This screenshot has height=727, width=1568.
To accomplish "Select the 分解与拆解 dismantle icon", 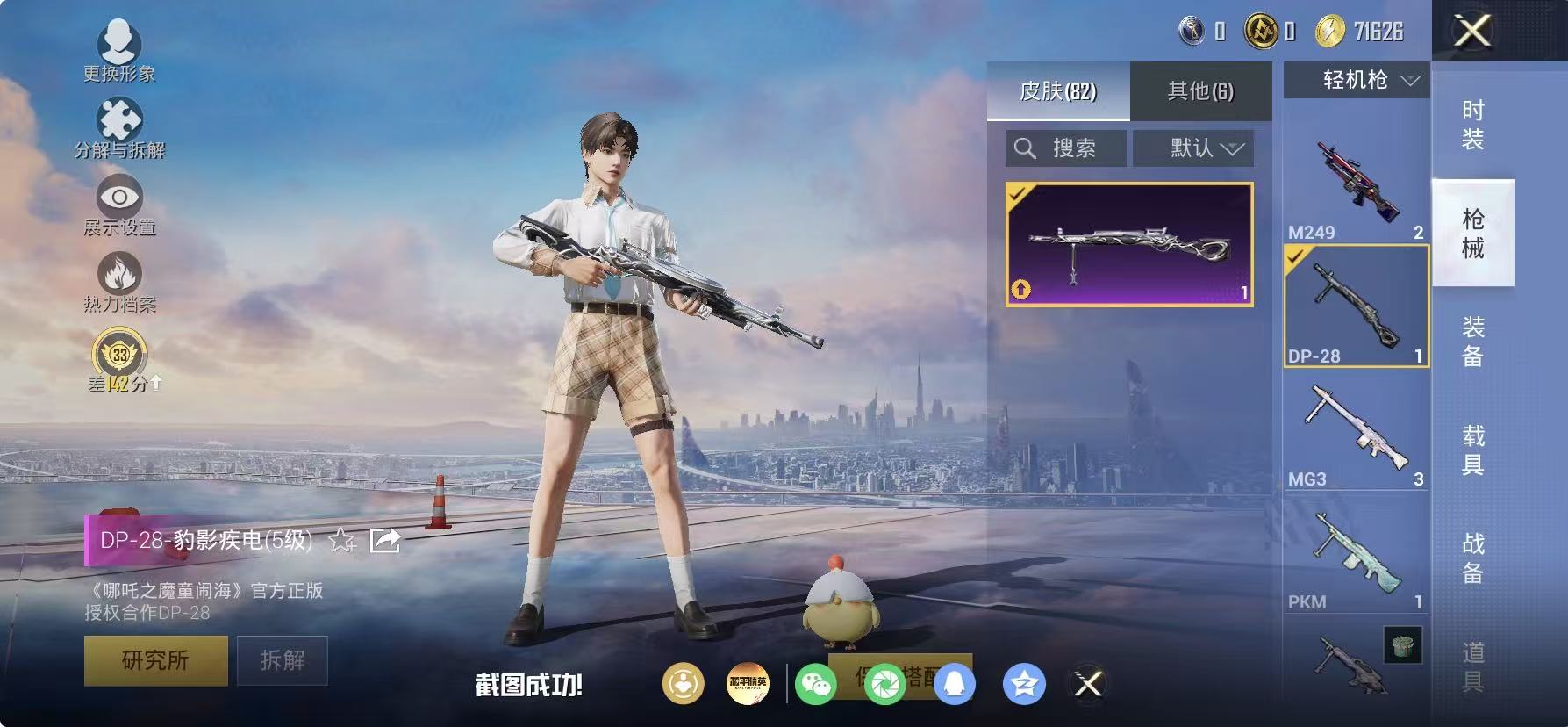I will (120, 119).
